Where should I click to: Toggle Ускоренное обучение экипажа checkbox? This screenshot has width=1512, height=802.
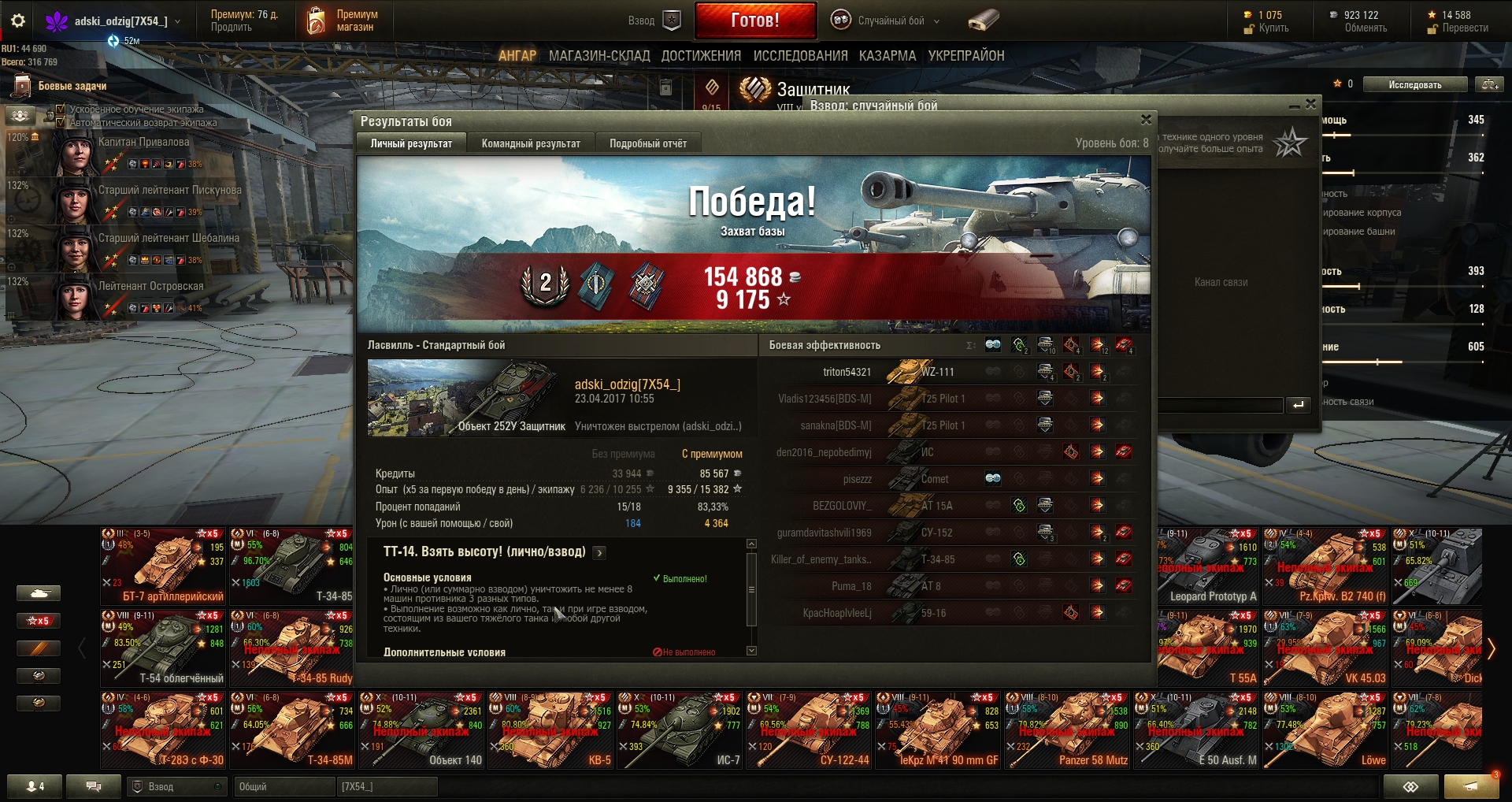click(61, 110)
